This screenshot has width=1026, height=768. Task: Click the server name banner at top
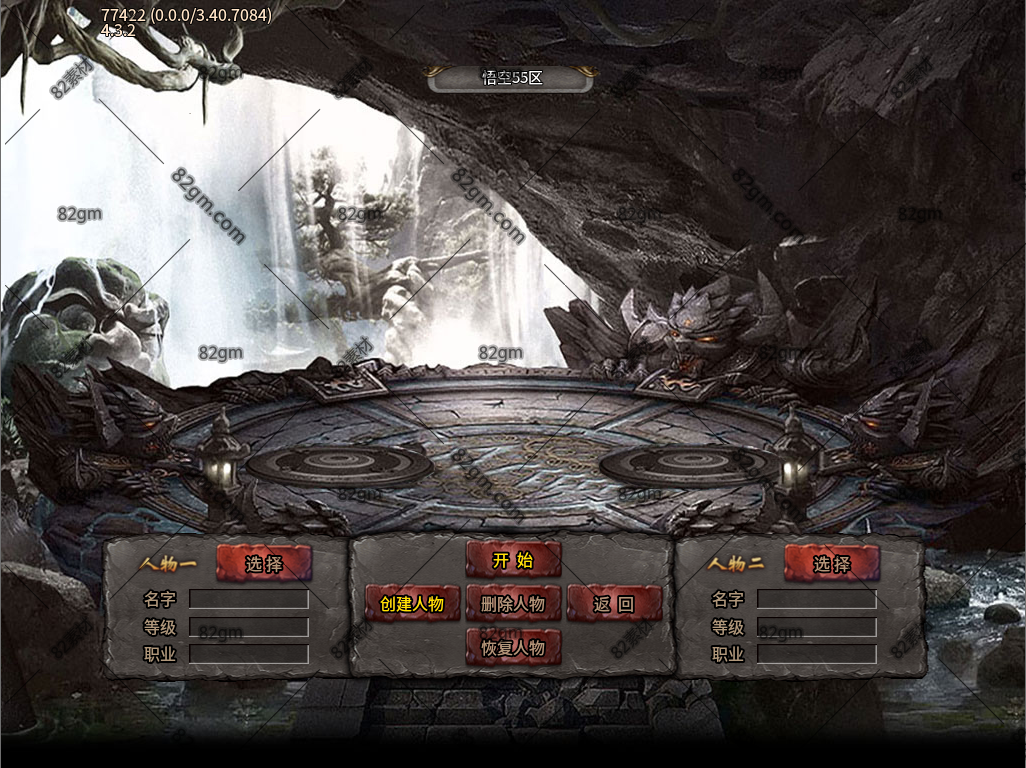point(512,78)
